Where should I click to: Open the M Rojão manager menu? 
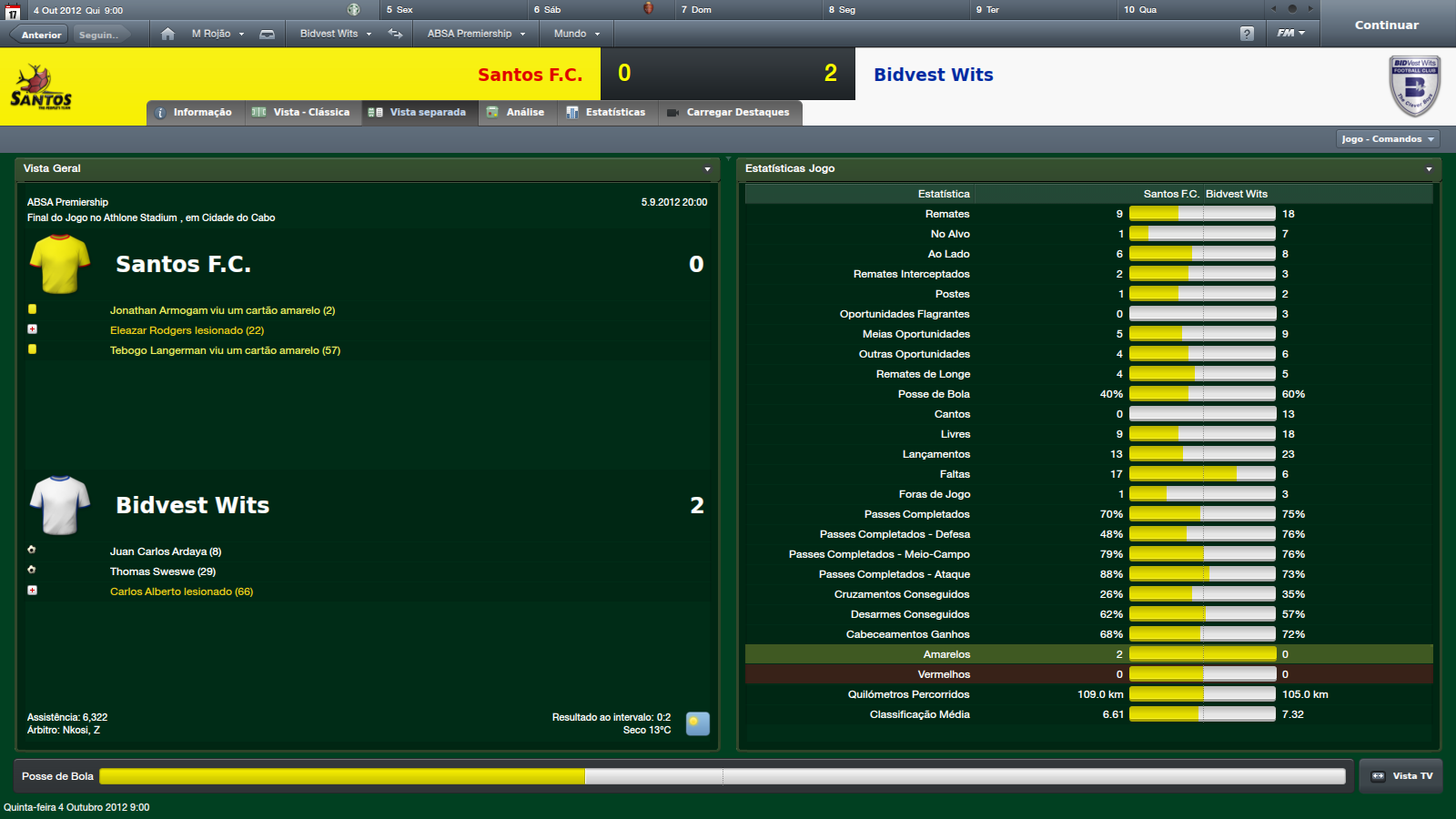pos(217,34)
